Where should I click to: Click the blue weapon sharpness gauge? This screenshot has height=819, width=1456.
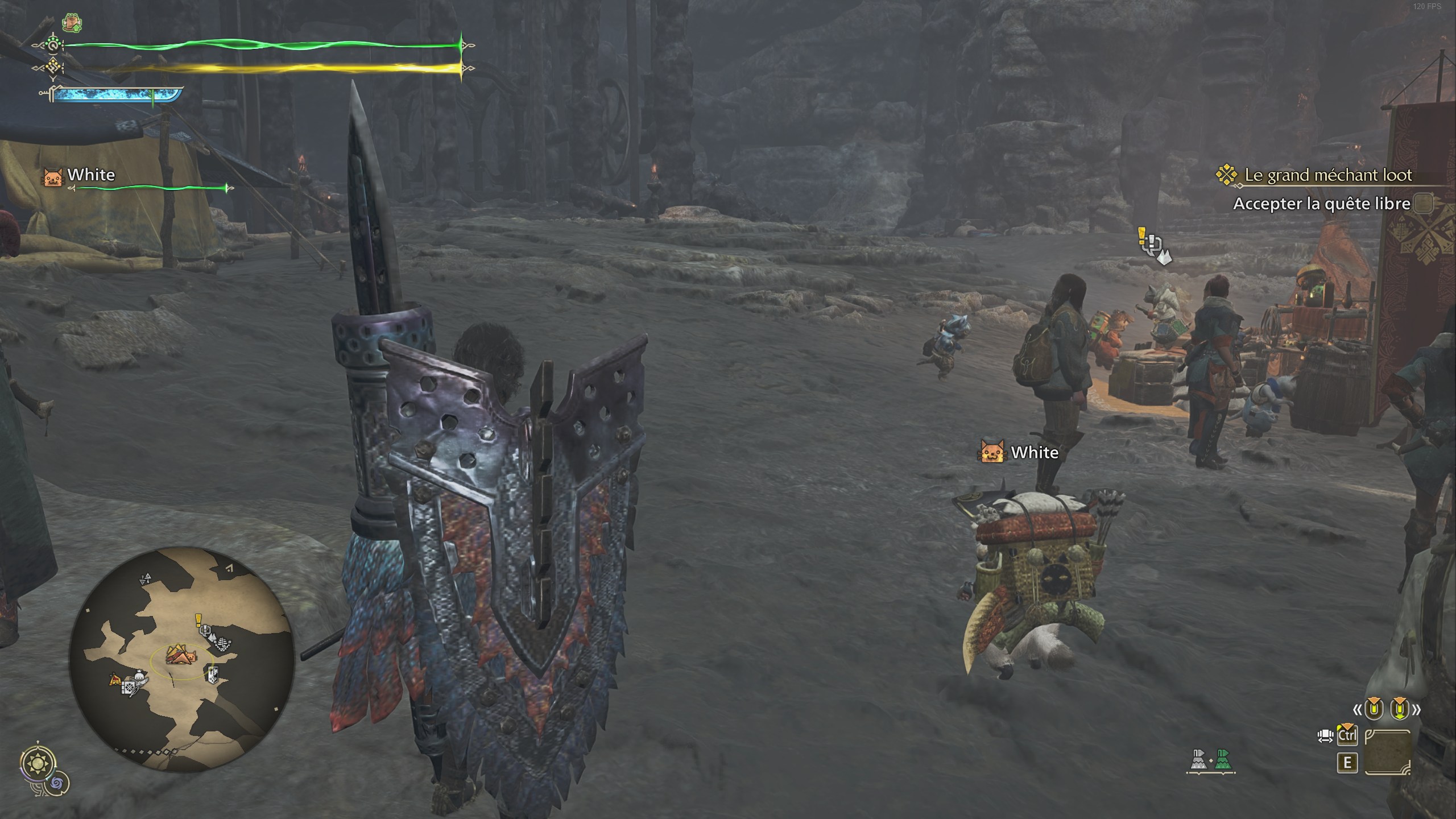114,94
